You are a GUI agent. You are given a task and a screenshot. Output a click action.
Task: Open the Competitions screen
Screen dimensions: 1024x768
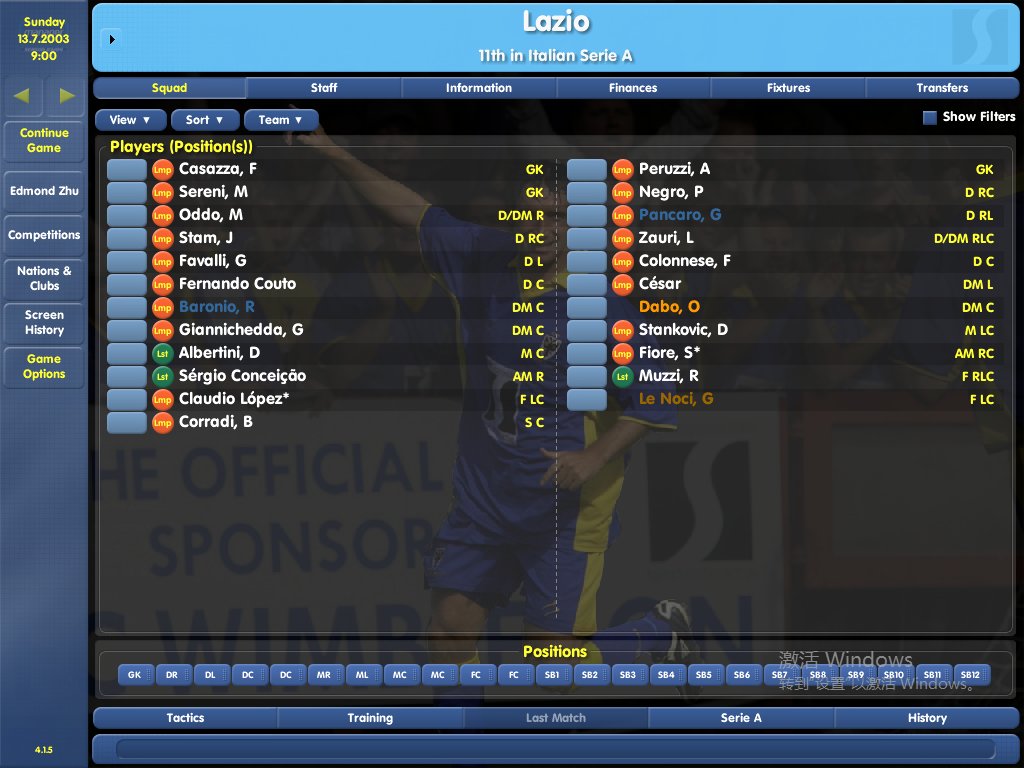pos(44,235)
